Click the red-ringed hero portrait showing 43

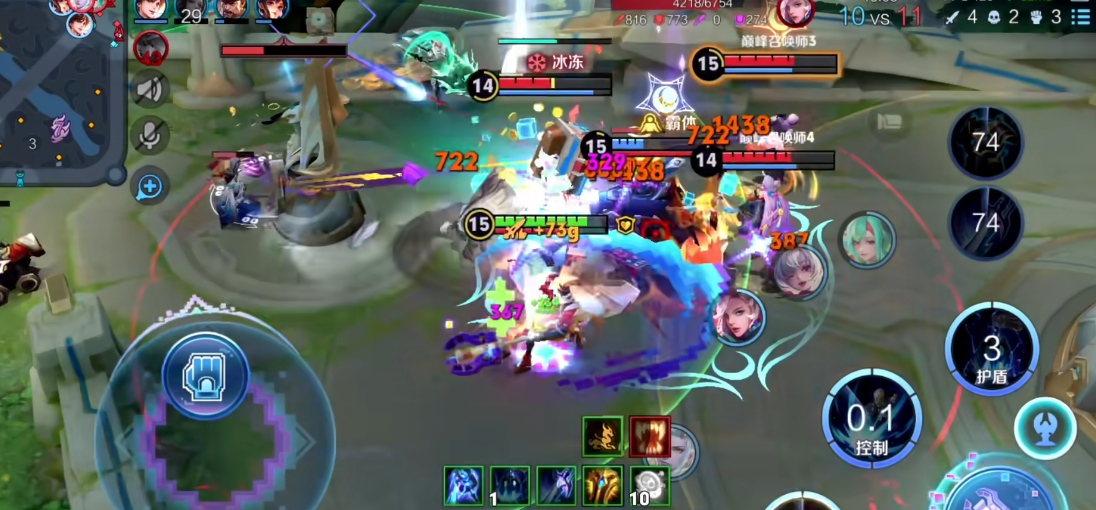(151, 47)
